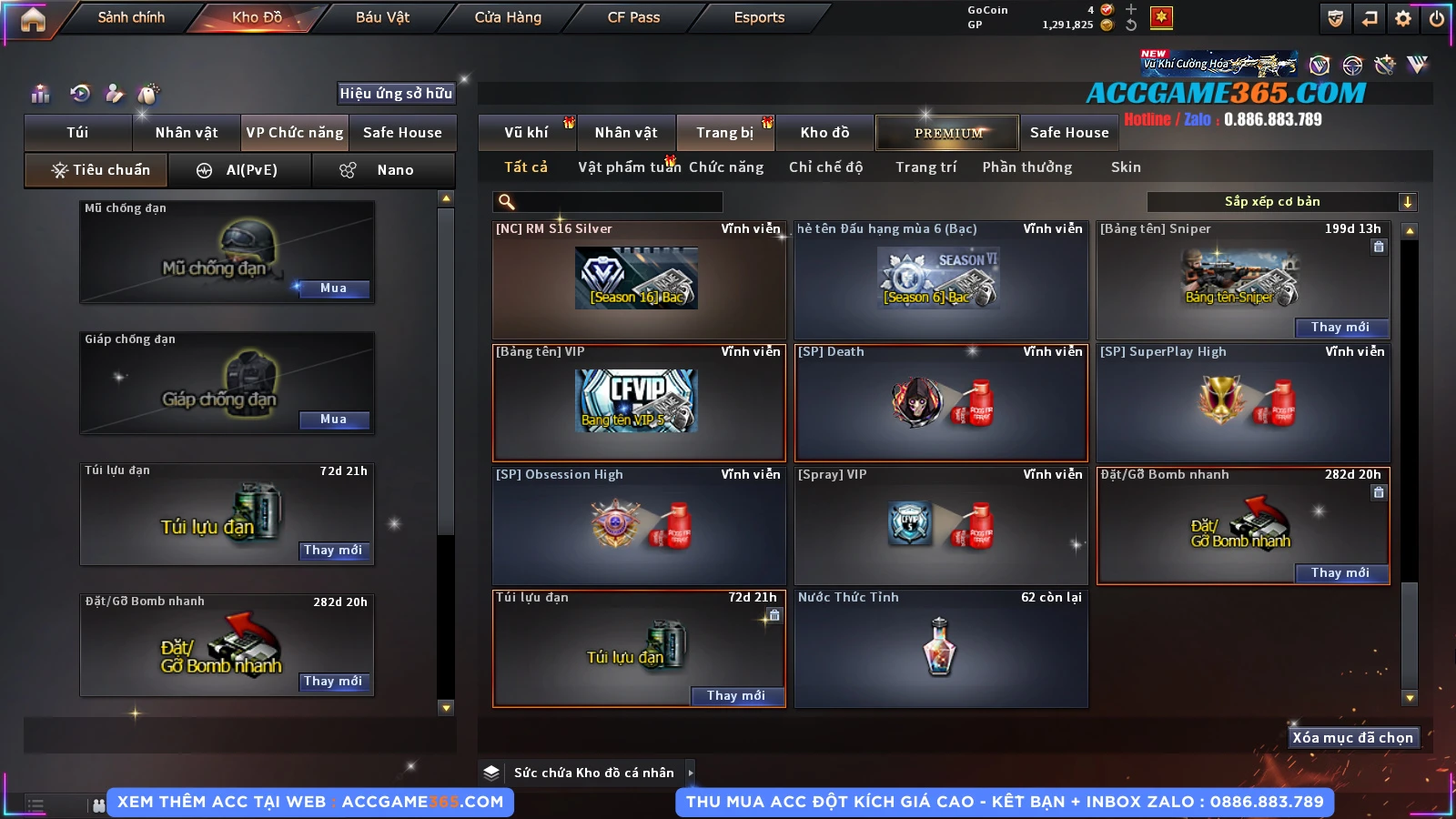The height and width of the screenshot is (819, 1456).
Task: Click the power exit icon
Action: 1437,18
